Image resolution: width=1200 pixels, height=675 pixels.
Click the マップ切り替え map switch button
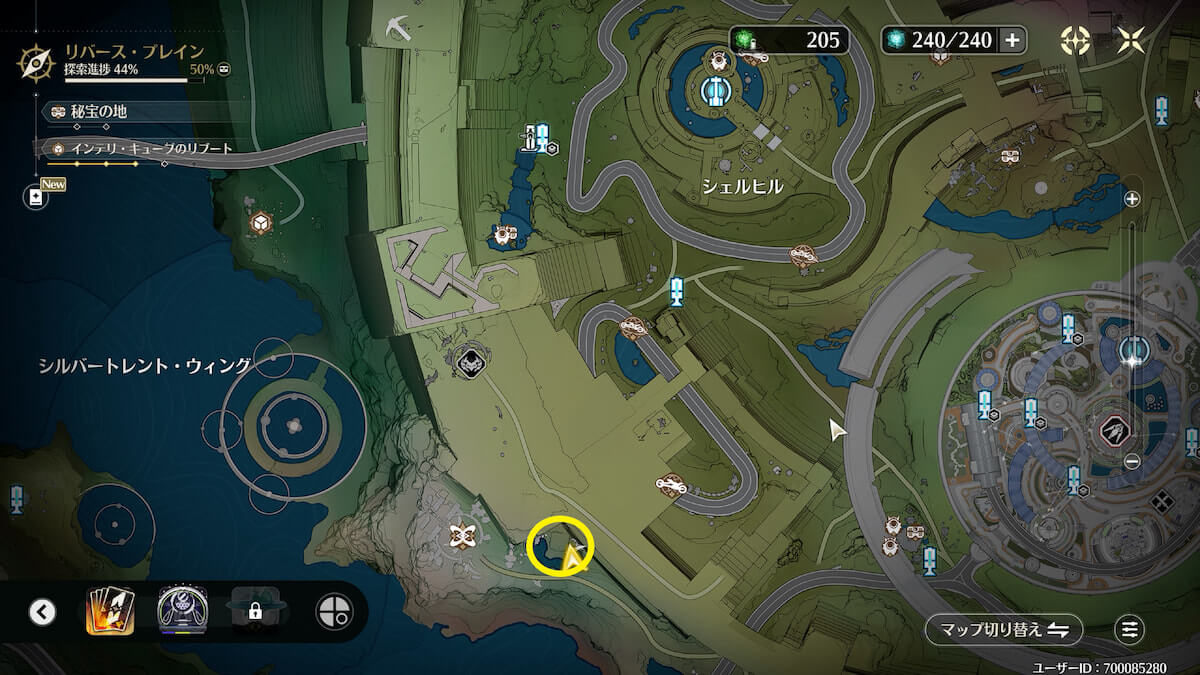(x=1003, y=630)
